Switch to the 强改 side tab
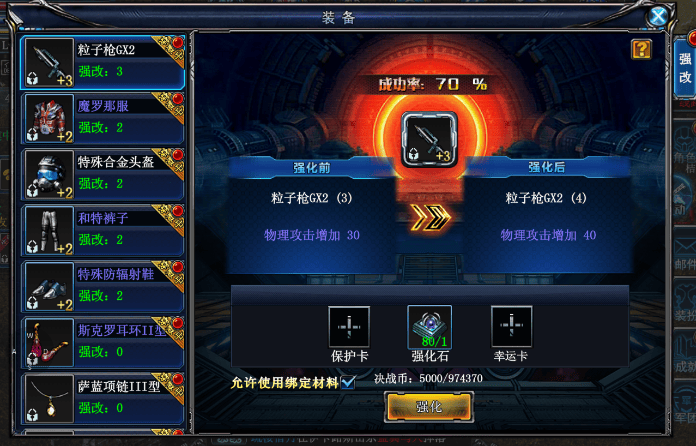696x446 pixels. pos(684,68)
